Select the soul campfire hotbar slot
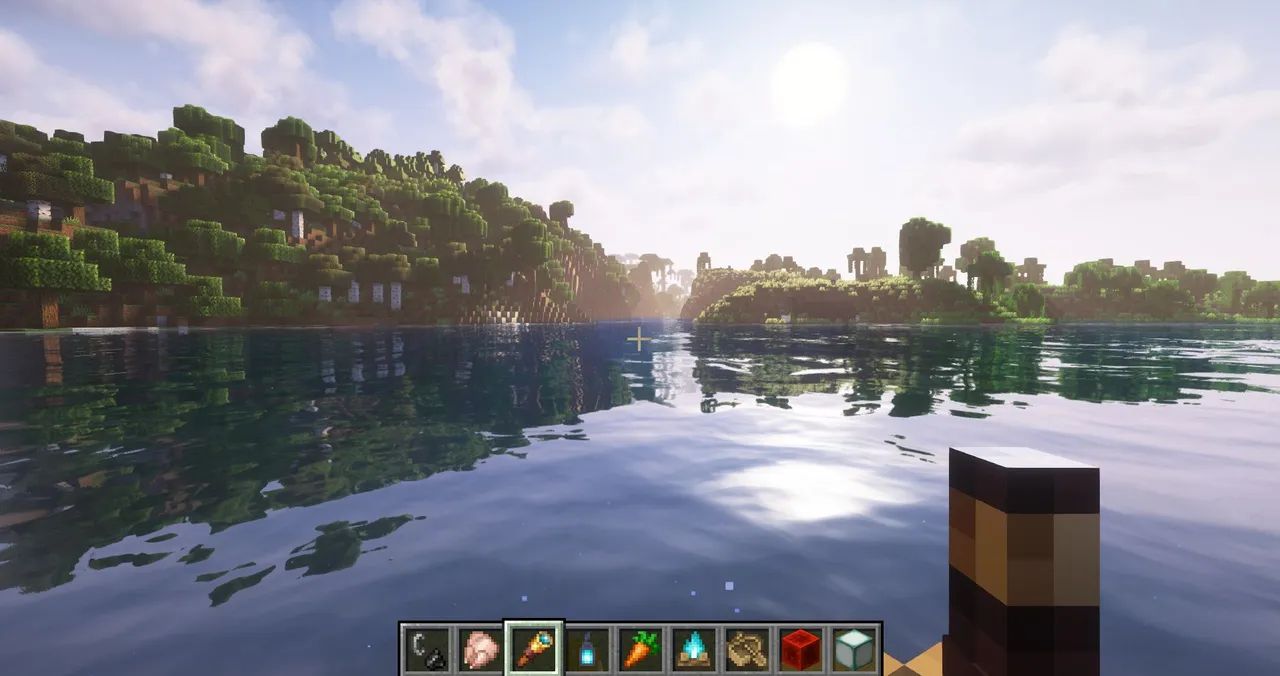This screenshot has width=1280, height=676. pos(694,649)
